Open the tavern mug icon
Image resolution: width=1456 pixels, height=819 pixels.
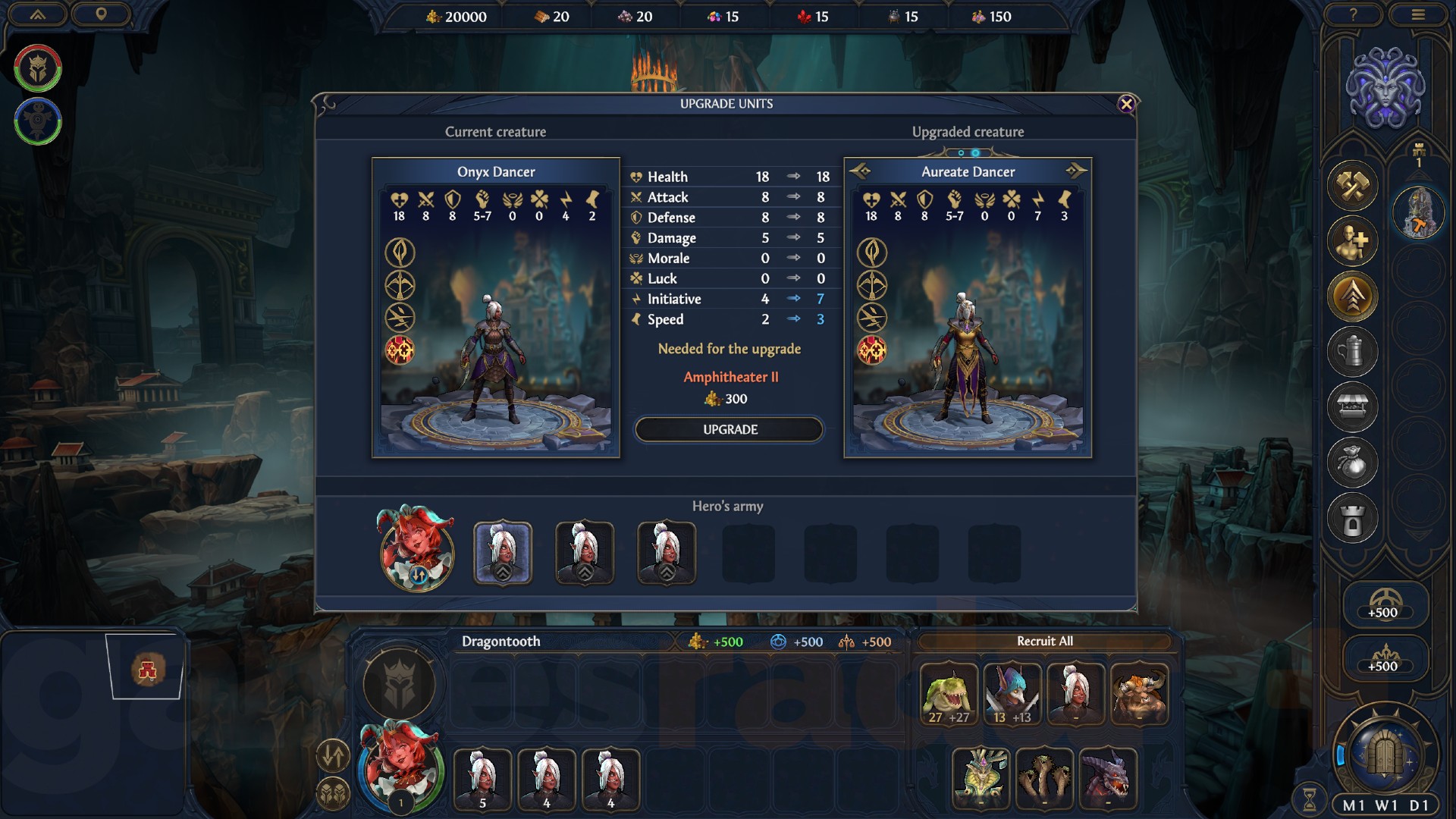(1353, 350)
